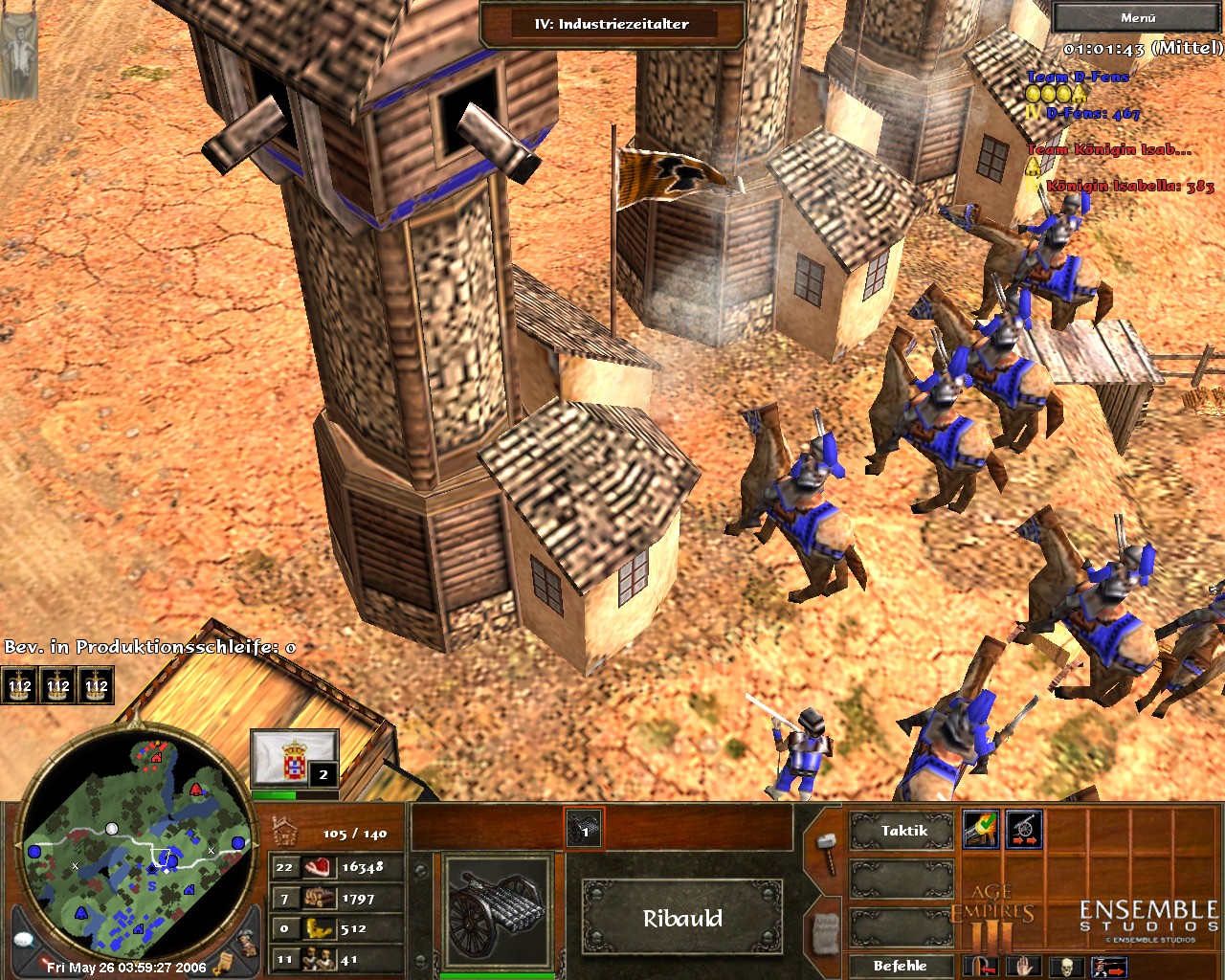This screenshot has height=980, width=1225.
Task: Click the food resource row
Action: (x=337, y=867)
